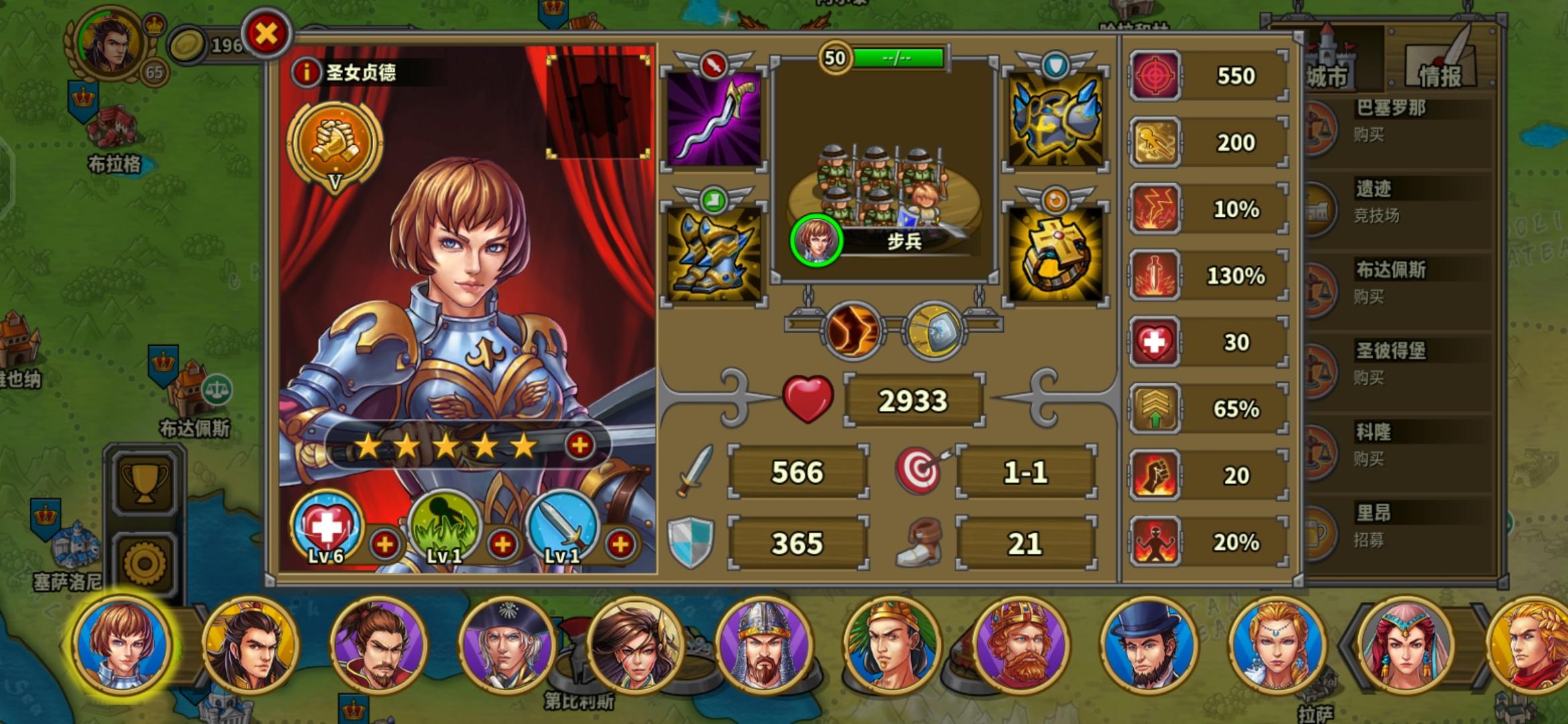Select the purple sword weapon equipment slot
Viewport: 1568px width, 724px height.
tap(714, 121)
